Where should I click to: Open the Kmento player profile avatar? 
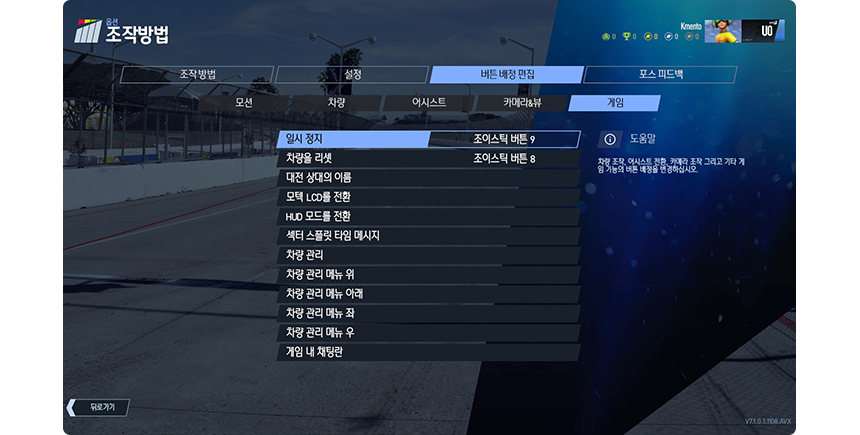721,32
